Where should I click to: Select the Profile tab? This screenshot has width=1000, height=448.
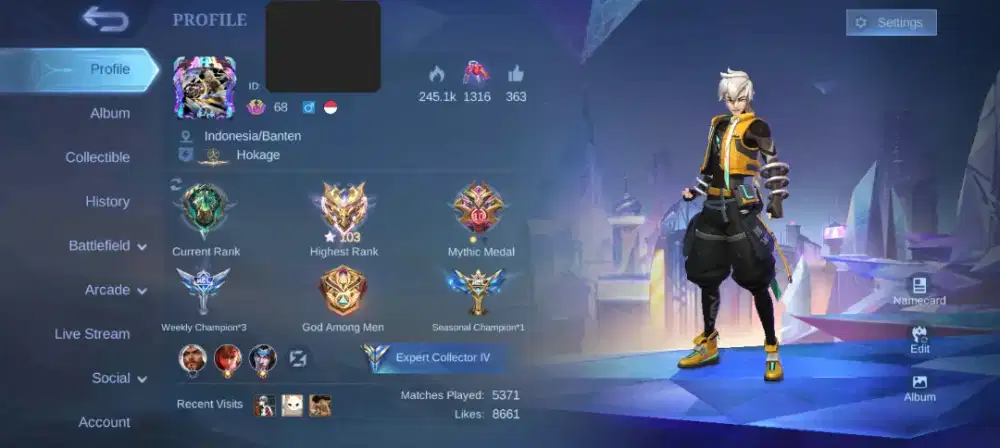tap(109, 69)
